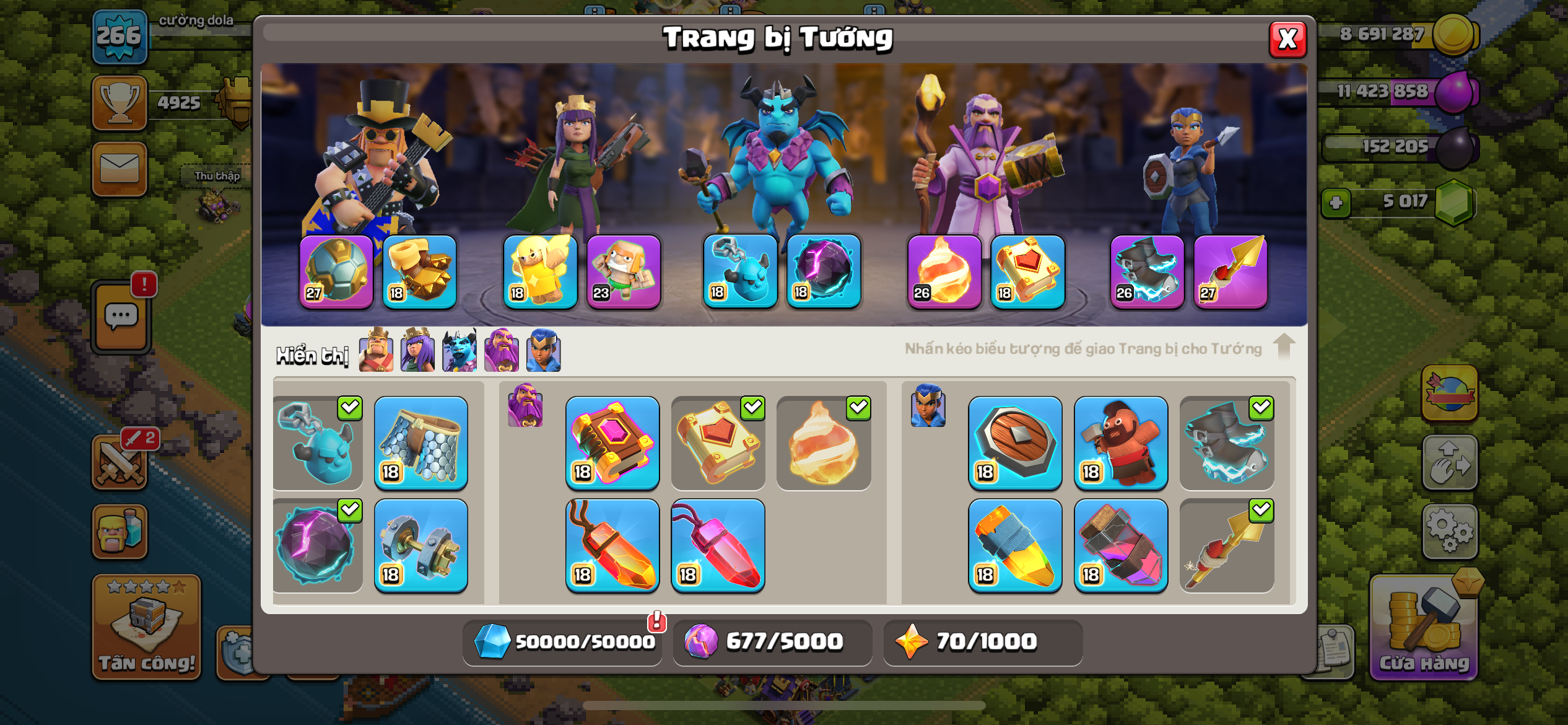The height and width of the screenshot is (725, 1568).
Task: Choose the Royal Champion's Seeking Shield
Action: 1015,443
